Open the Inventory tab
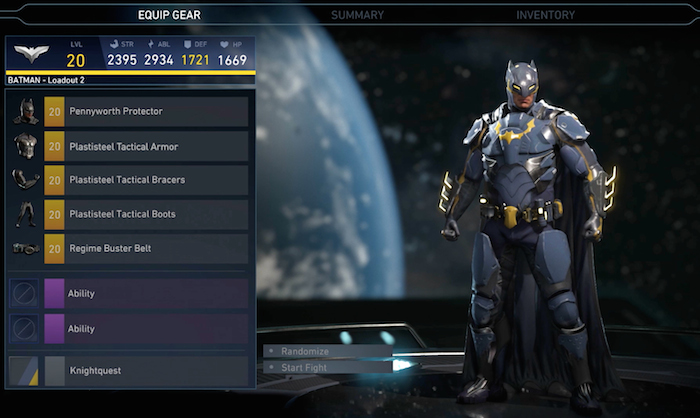 [545, 15]
